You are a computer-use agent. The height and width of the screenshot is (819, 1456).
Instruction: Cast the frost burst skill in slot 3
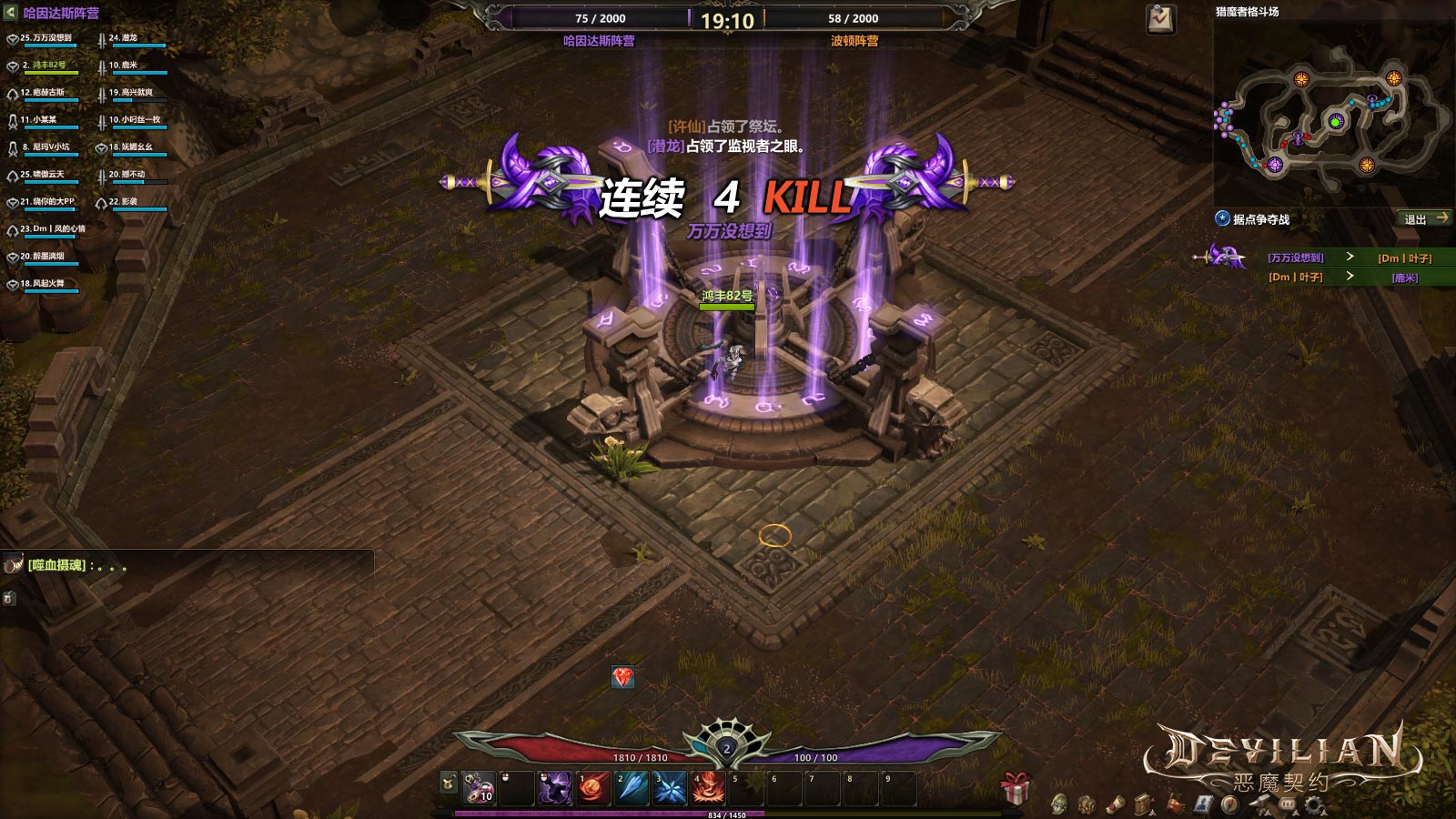click(670, 788)
